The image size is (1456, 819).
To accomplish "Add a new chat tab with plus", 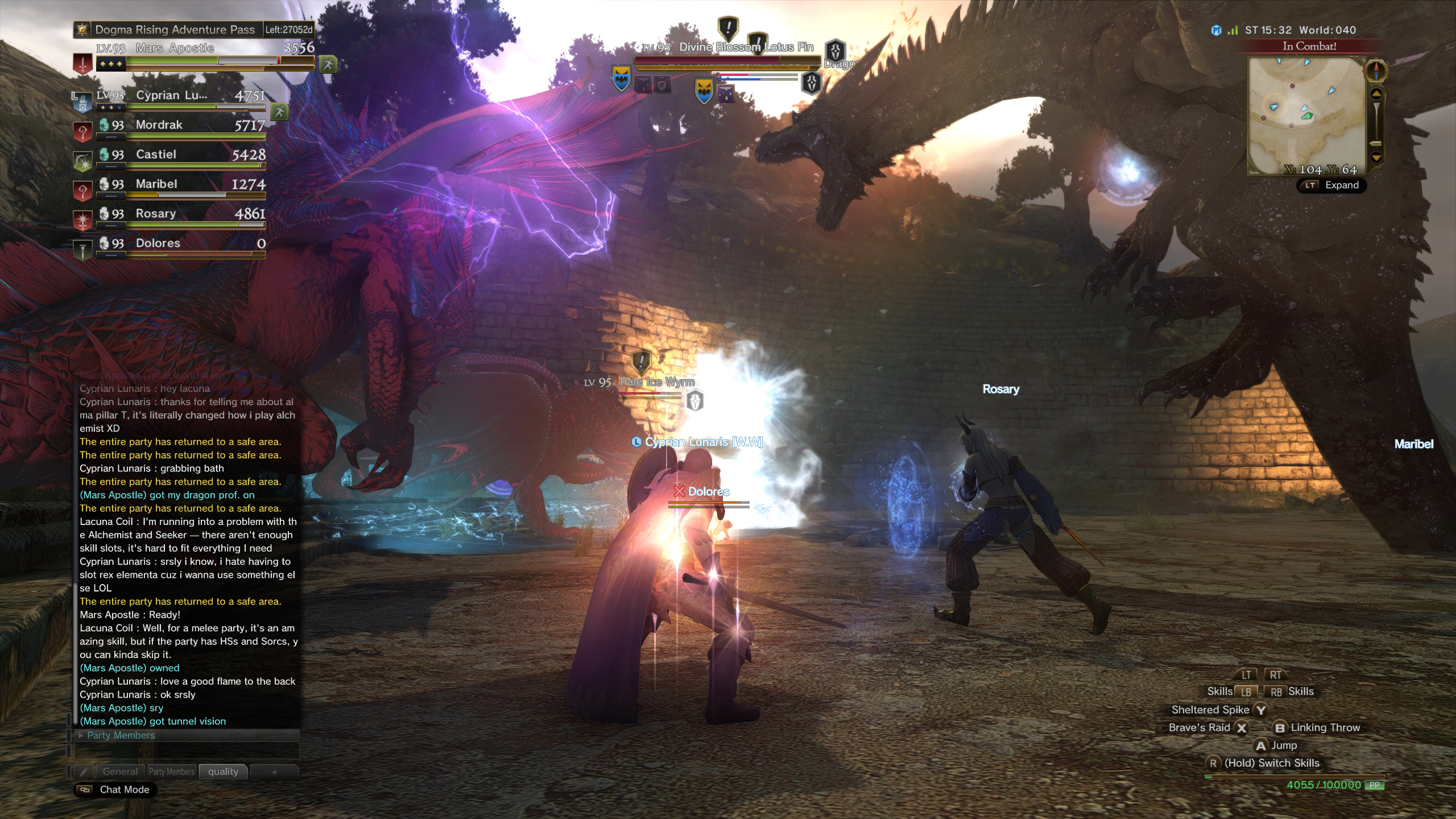I will 274,772.
